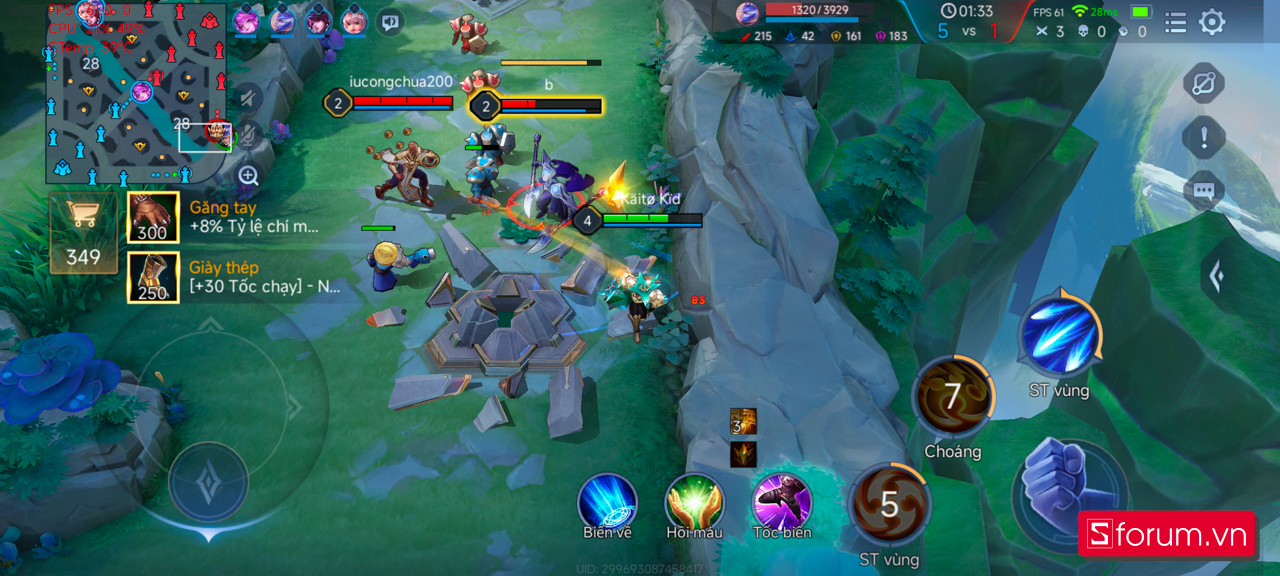Expand the side panel arrow on the right edge
1280x576 pixels.
(x=1216, y=276)
